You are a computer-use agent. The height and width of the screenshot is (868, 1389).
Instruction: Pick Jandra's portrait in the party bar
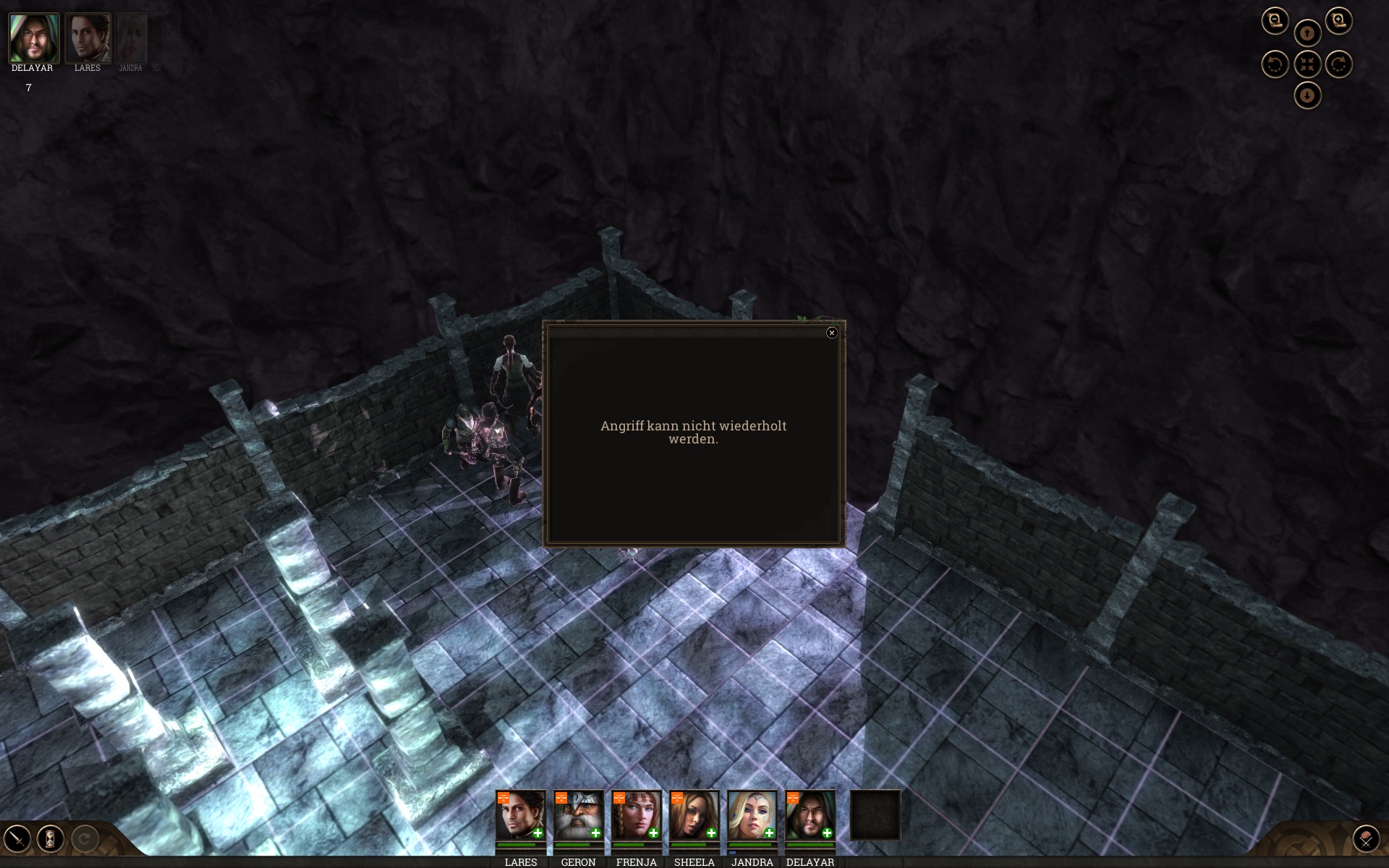pos(752,815)
